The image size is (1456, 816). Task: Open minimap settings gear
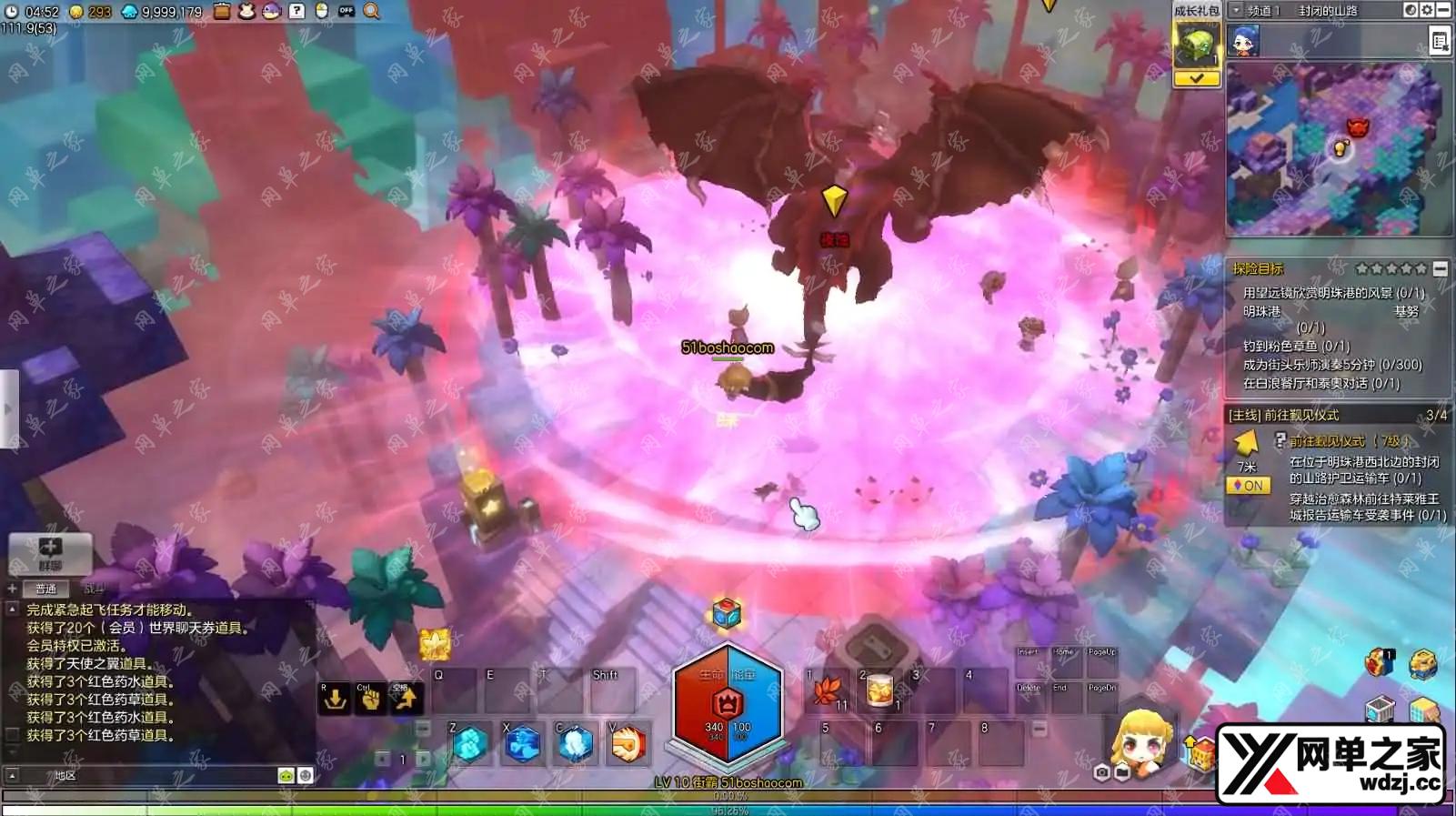coord(1426,11)
